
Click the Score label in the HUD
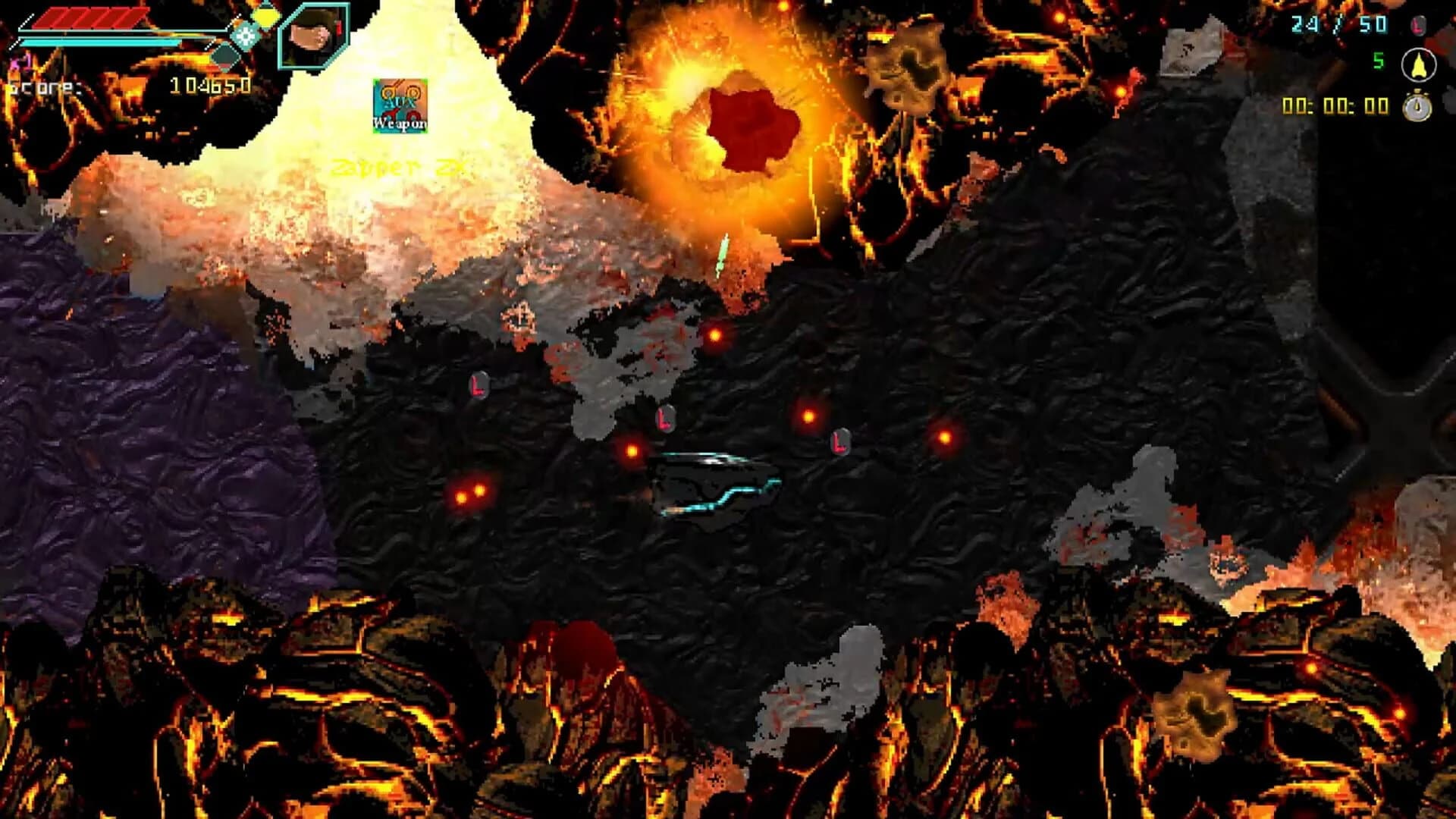(44, 87)
